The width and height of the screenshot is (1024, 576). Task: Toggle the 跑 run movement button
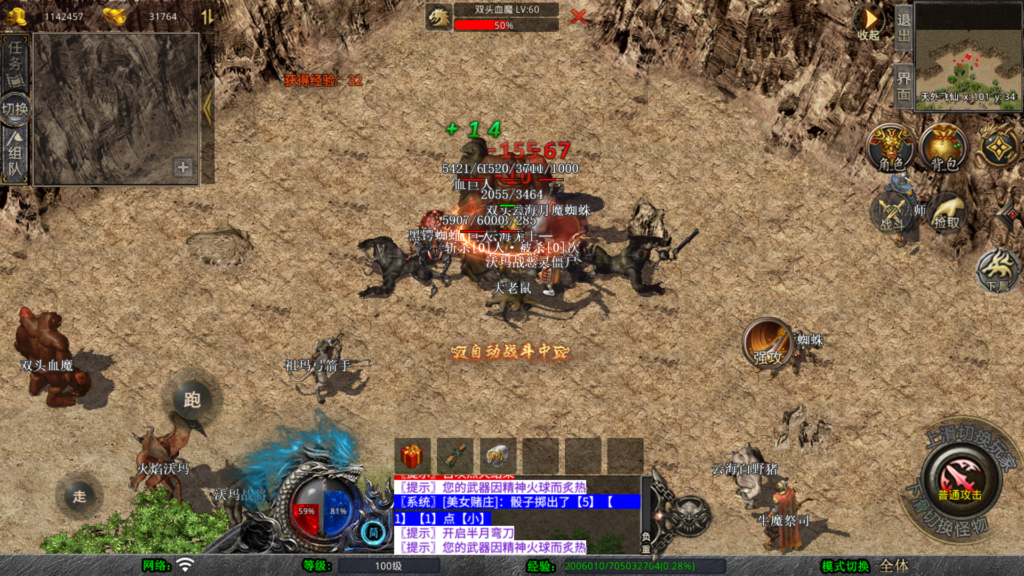192,398
